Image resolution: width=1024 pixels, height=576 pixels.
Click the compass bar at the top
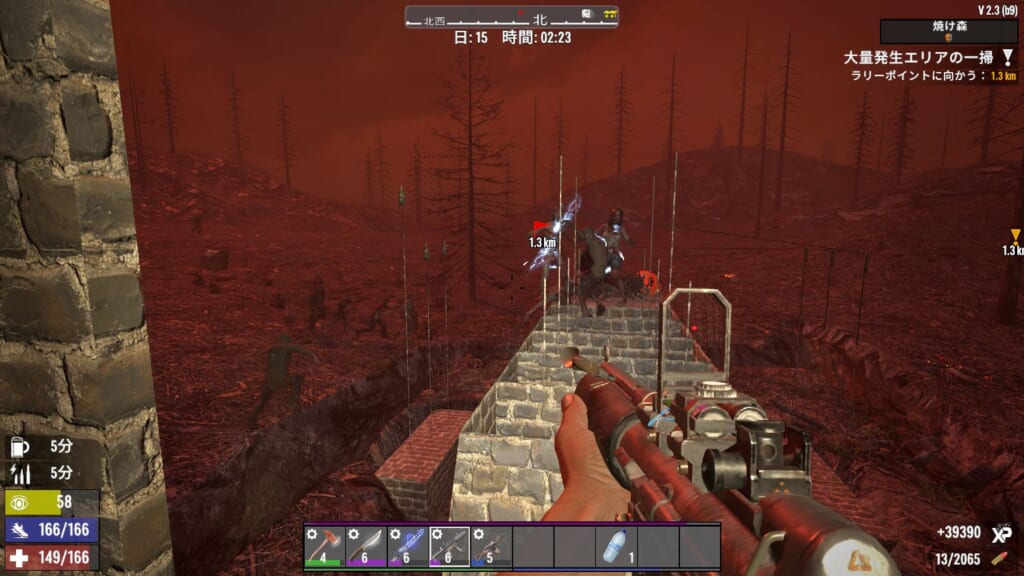click(x=512, y=17)
